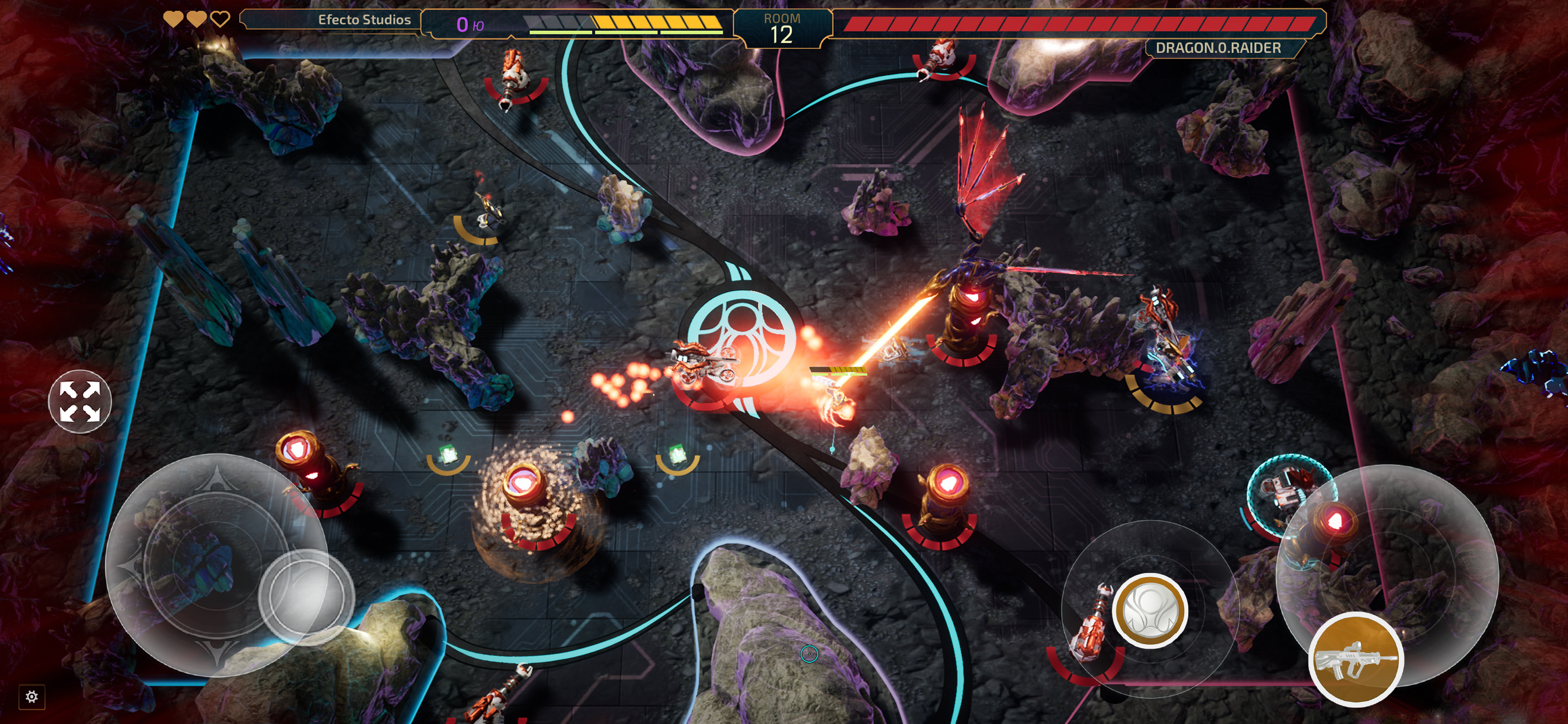Image resolution: width=1568 pixels, height=724 pixels.
Task: Fire using the orange rifle weapon button
Action: tap(1356, 659)
